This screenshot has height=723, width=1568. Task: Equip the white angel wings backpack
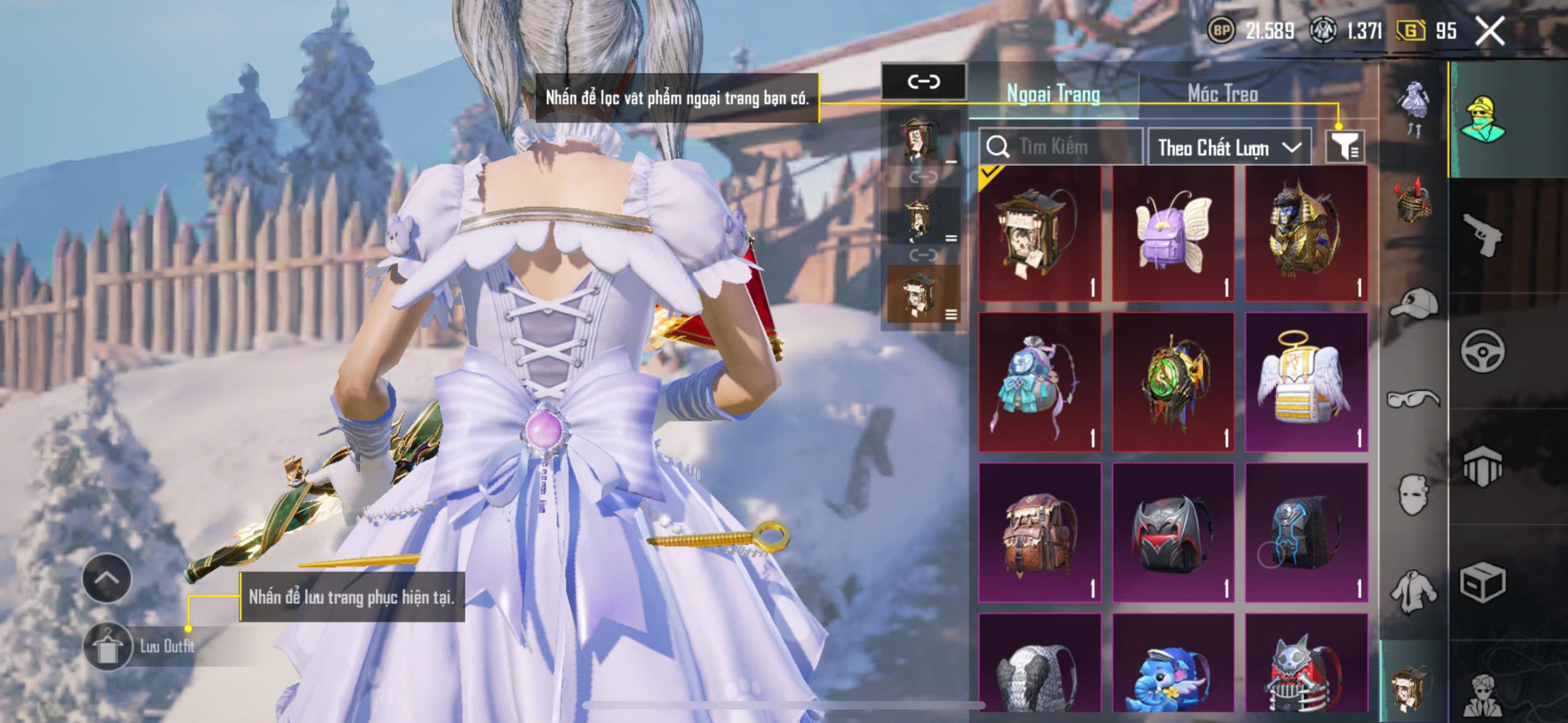[1306, 382]
